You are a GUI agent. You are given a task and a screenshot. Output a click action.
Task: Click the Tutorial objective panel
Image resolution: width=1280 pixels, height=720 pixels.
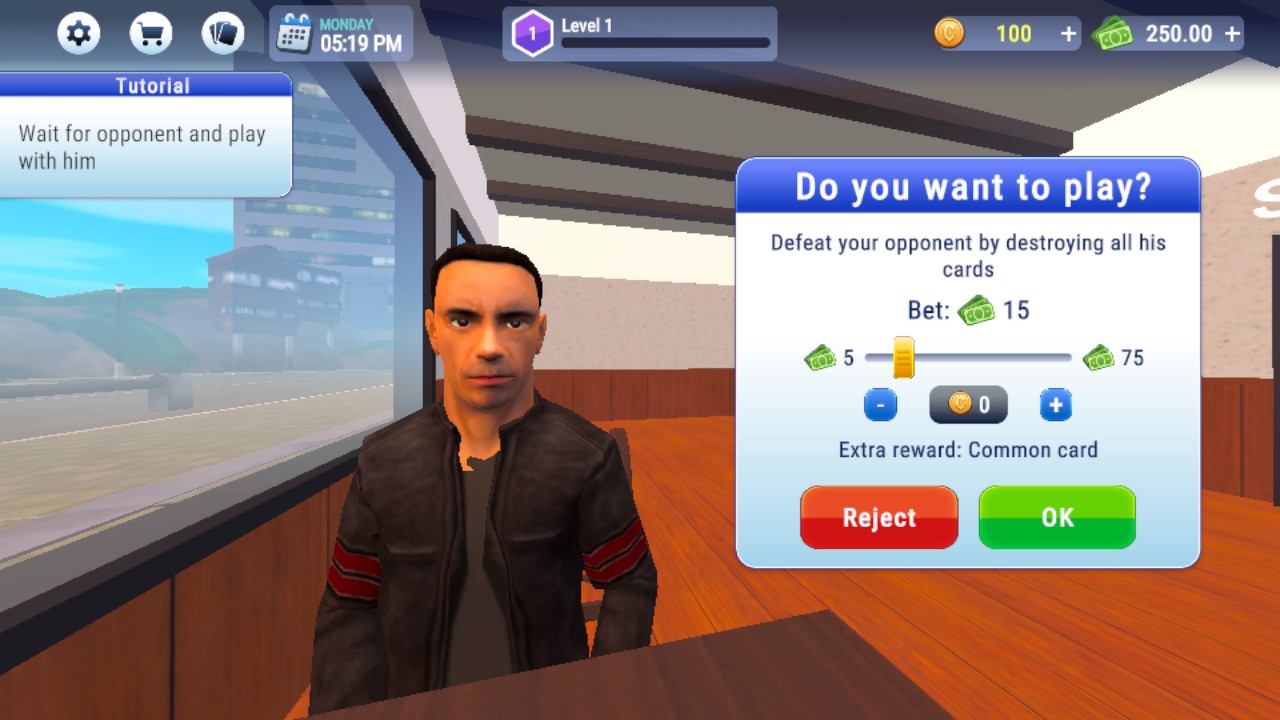click(145, 135)
